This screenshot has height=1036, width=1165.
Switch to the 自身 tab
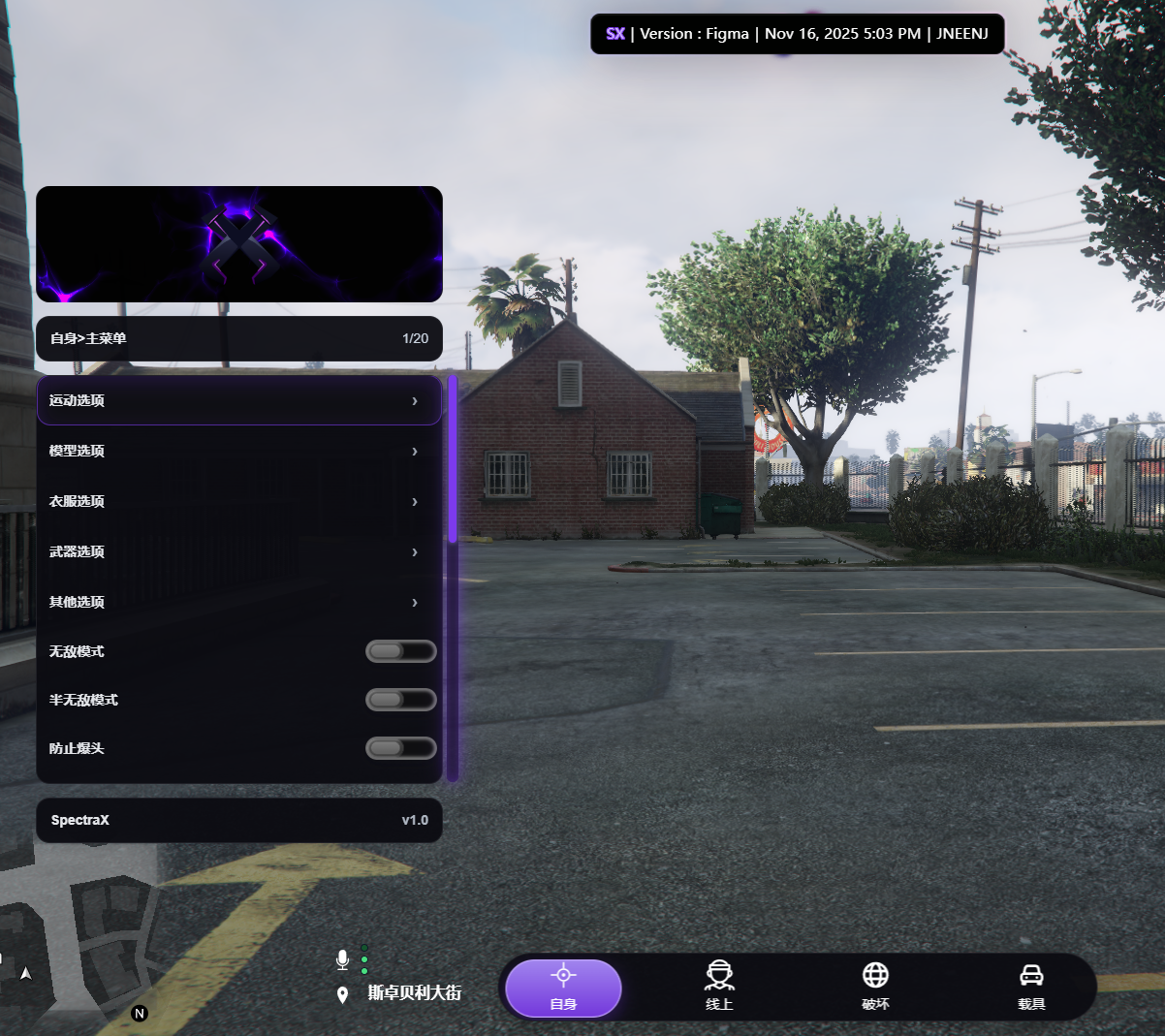click(x=563, y=988)
